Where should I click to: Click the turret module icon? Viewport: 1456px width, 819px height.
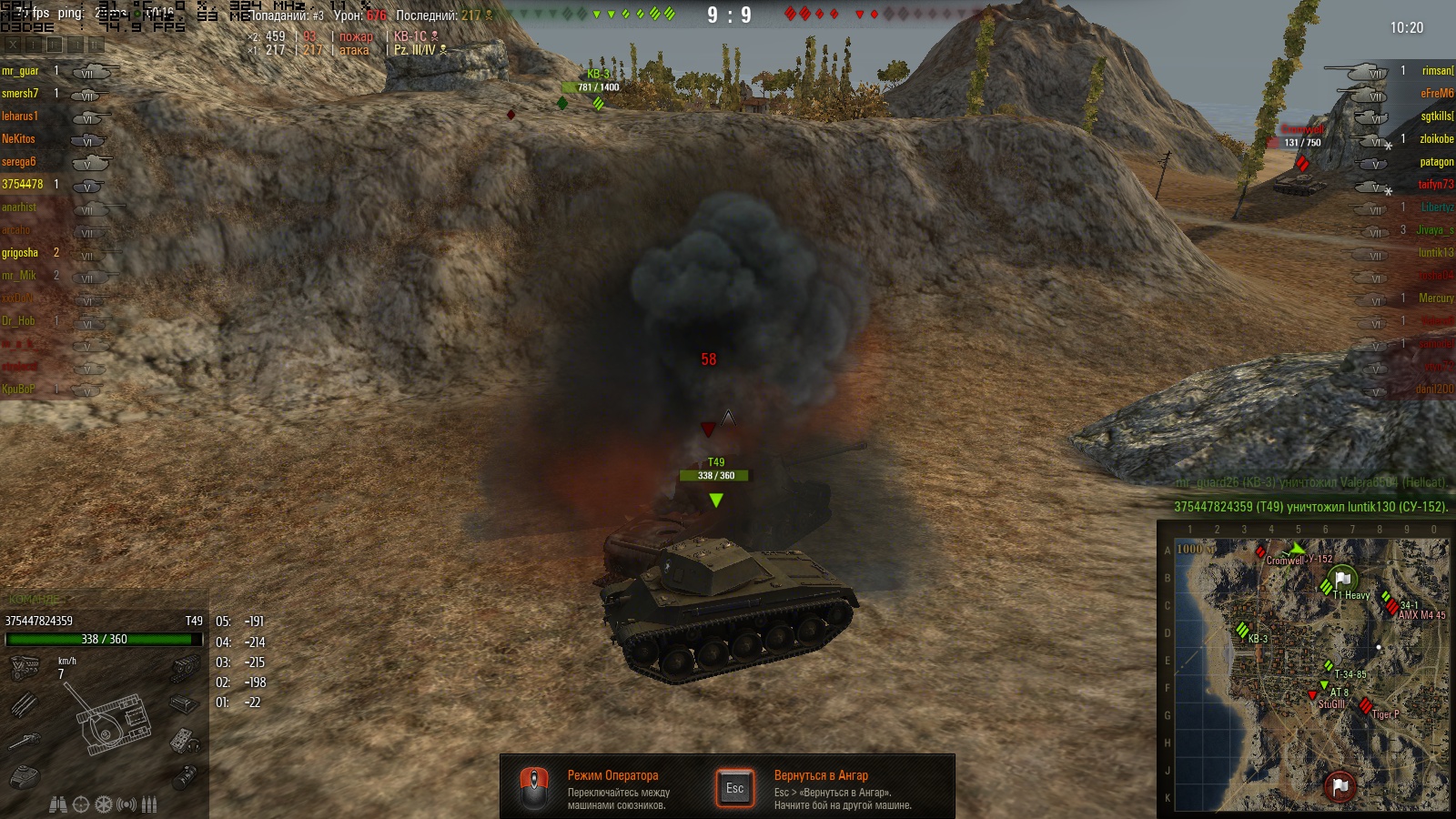point(24,776)
